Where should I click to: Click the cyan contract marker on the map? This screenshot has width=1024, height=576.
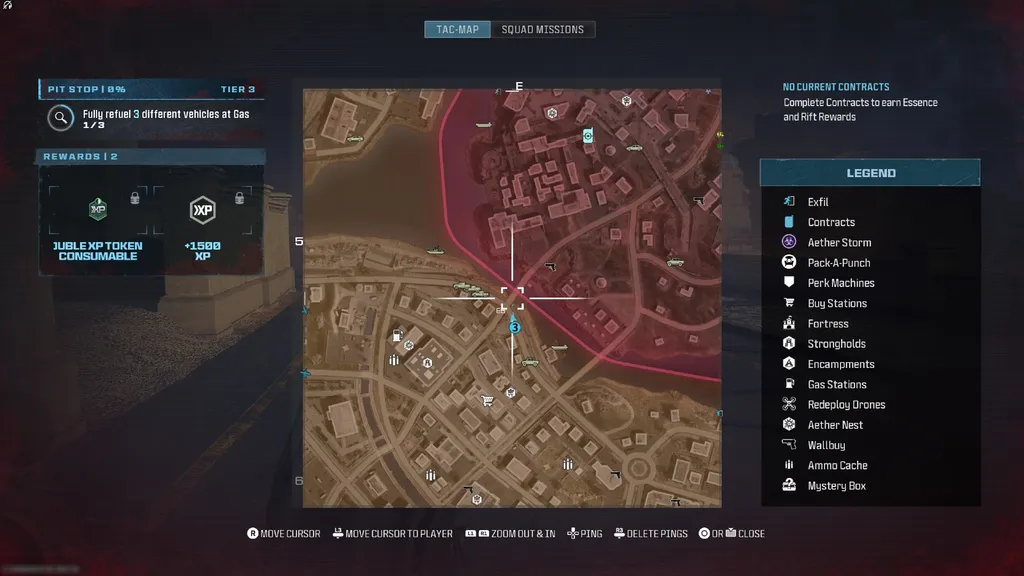click(x=588, y=135)
